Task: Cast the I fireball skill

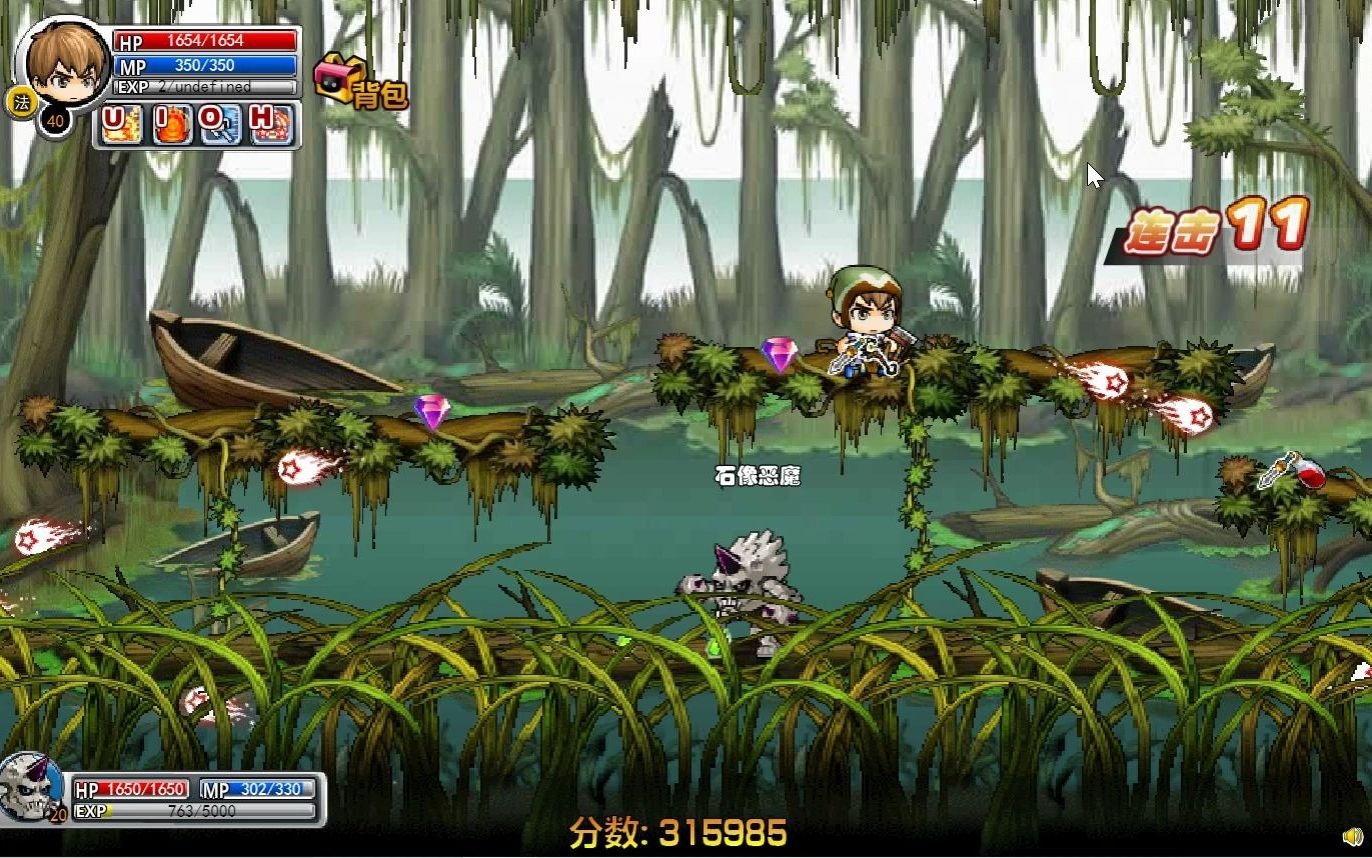Action: (171, 126)
